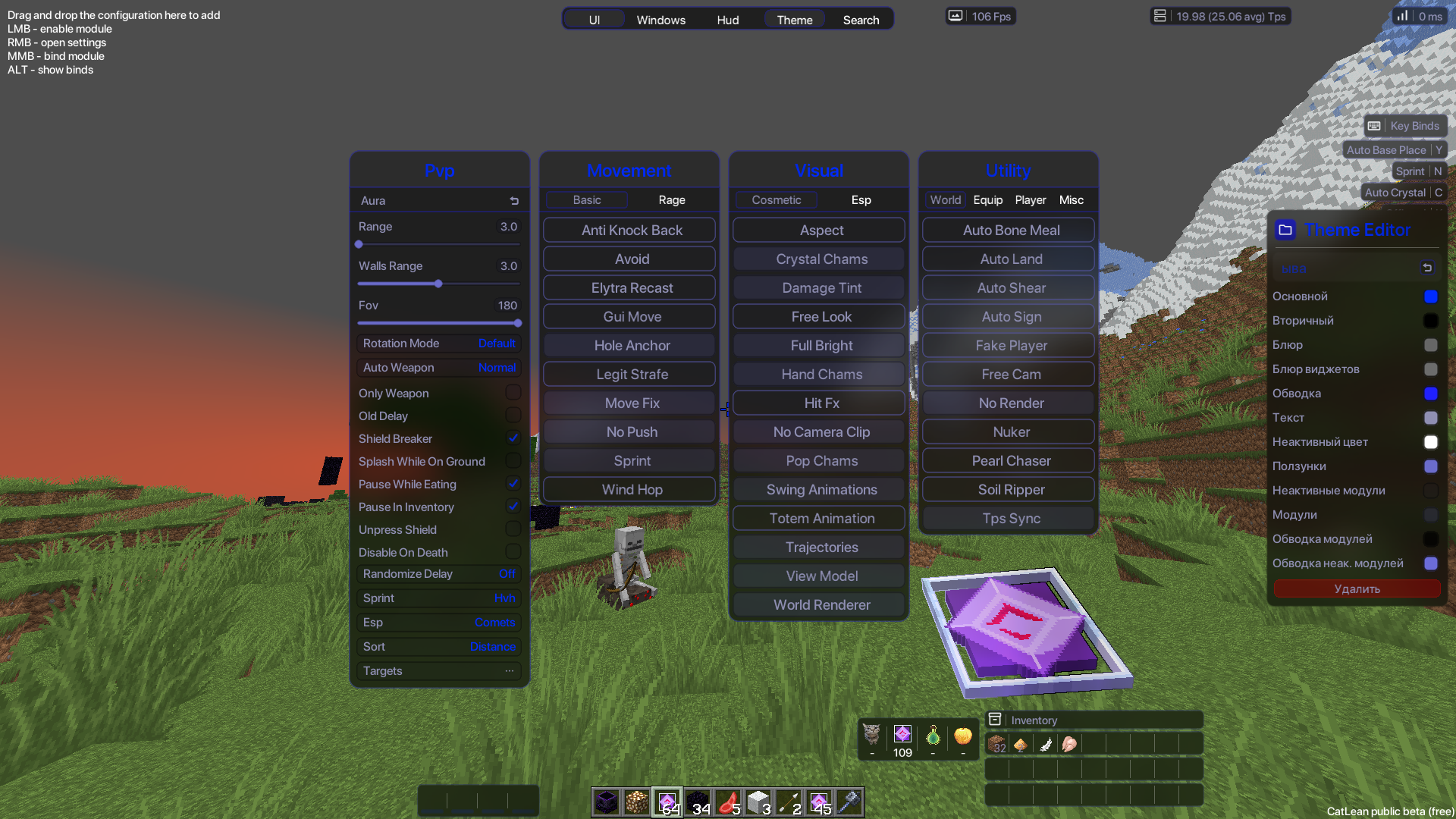Switch Utility panel to Player tab
1456x819 pixels.
click(x=1030, y=199)
